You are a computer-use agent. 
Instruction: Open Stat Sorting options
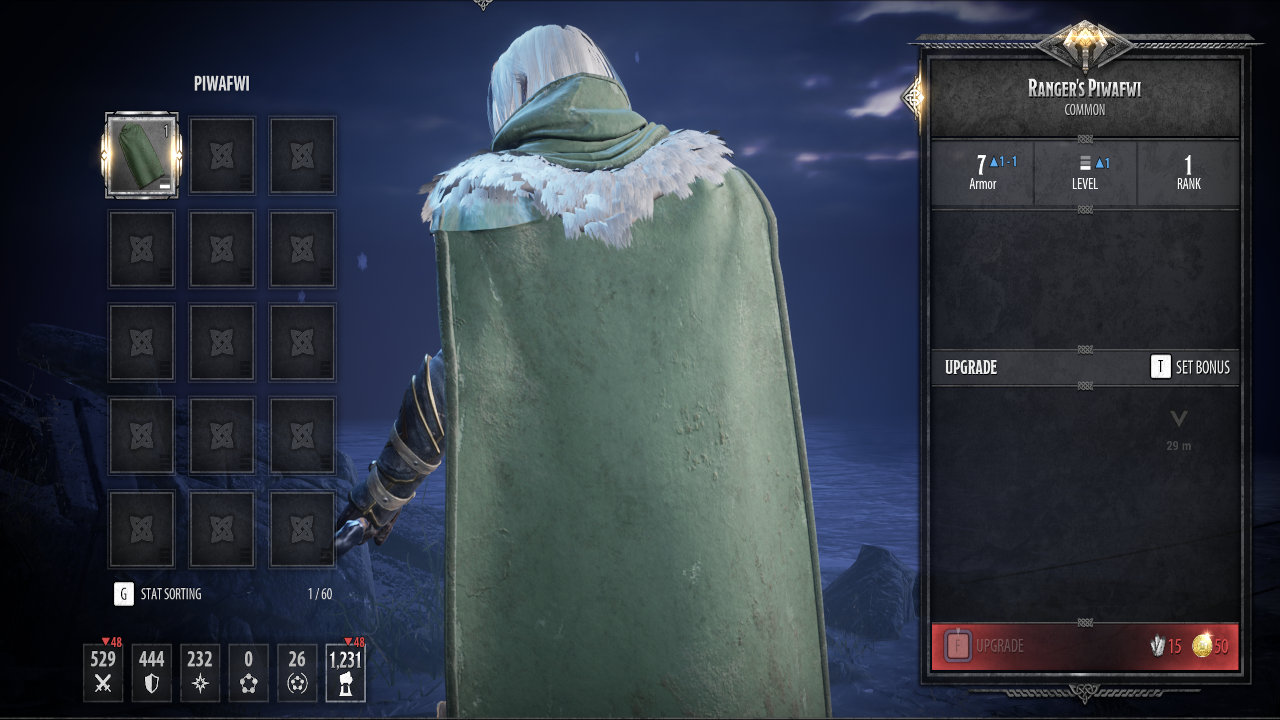(x=158, y=594)
